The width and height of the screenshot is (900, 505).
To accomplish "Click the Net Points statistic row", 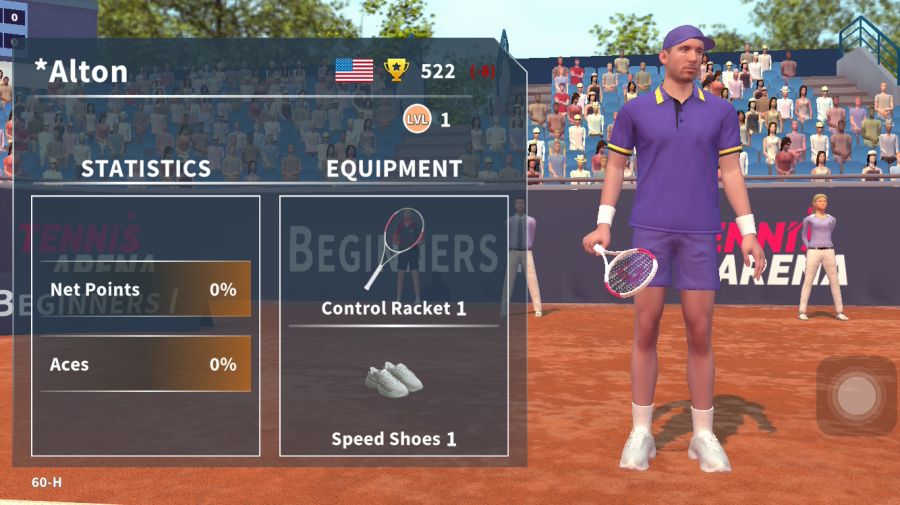I will click(145, 289).
